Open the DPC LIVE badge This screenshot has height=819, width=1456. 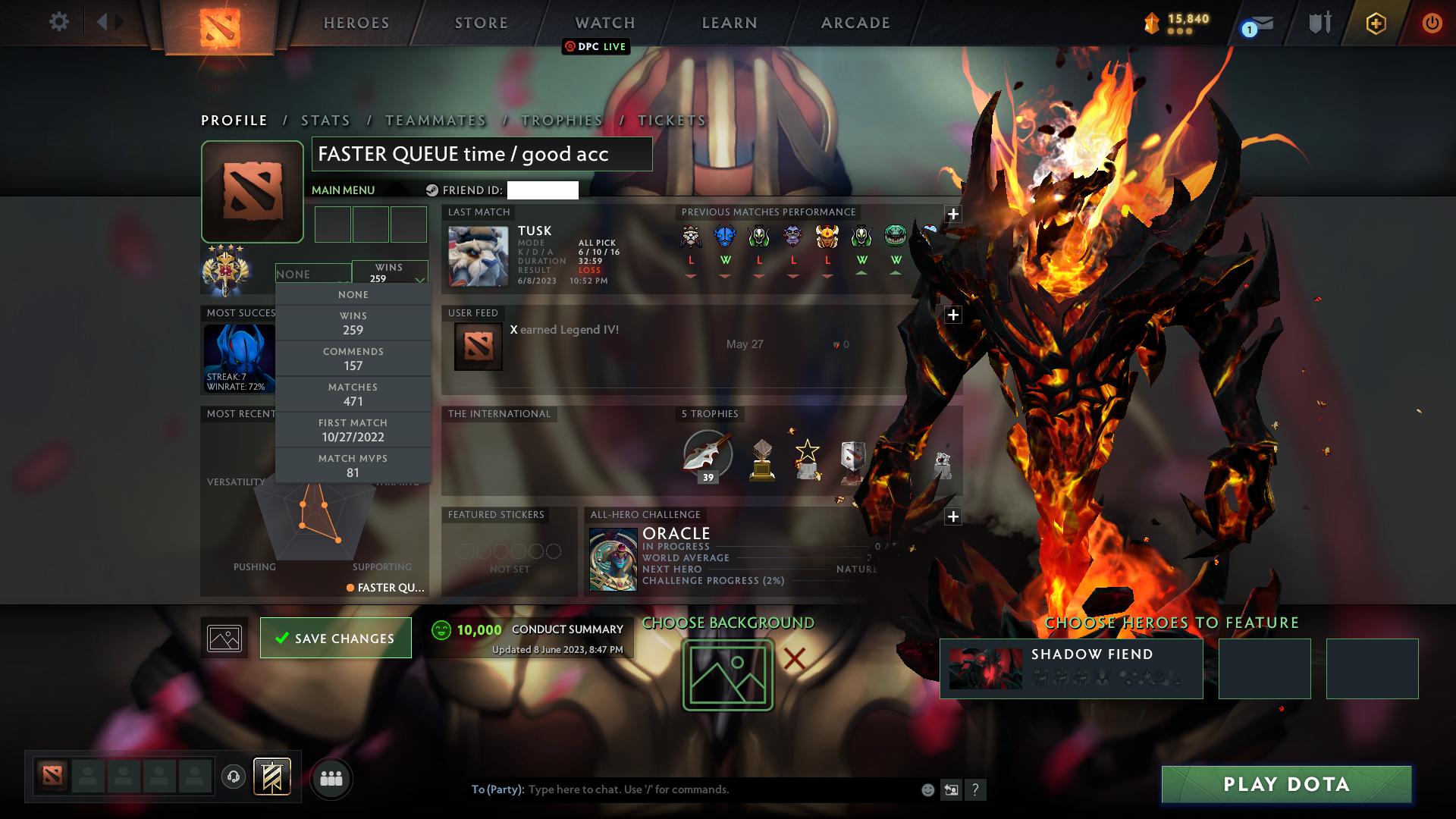click(x=595, y=46)
